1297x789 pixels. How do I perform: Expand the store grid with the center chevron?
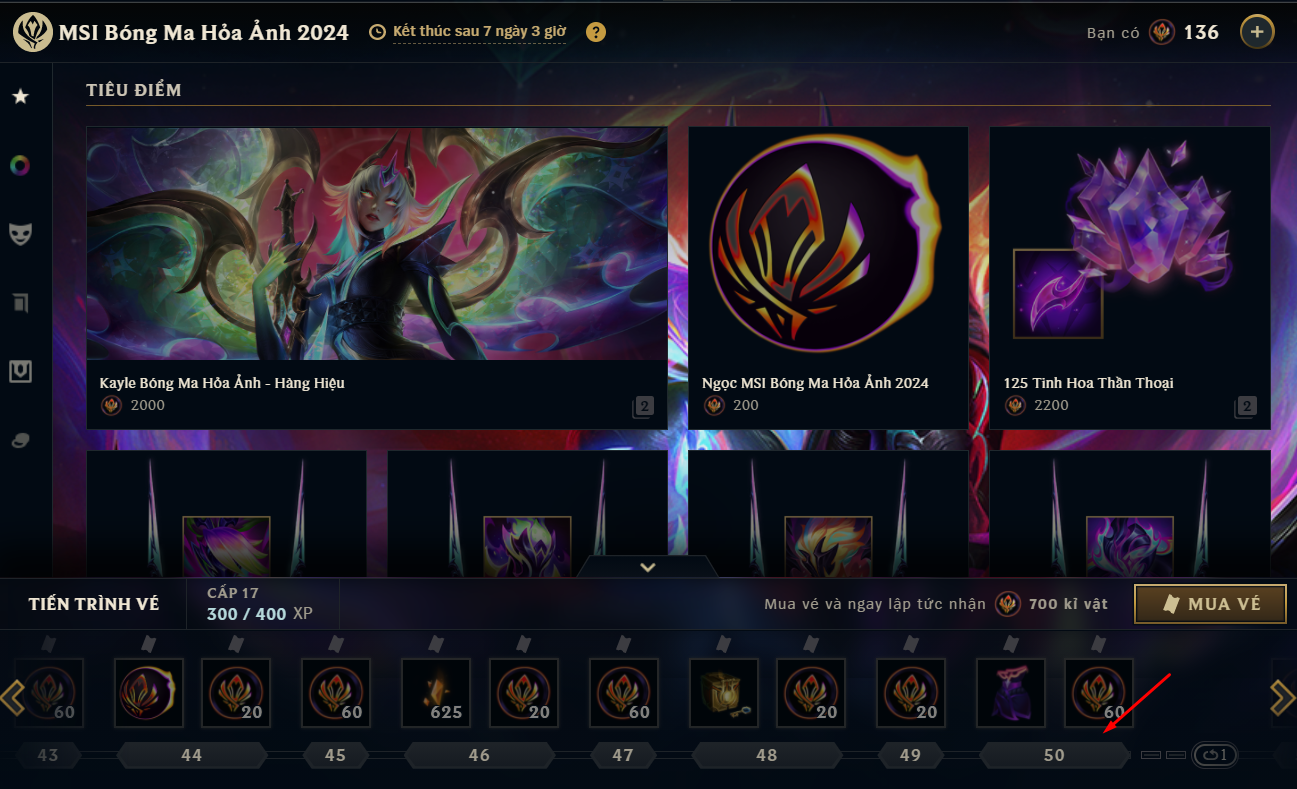pos(647,566)
